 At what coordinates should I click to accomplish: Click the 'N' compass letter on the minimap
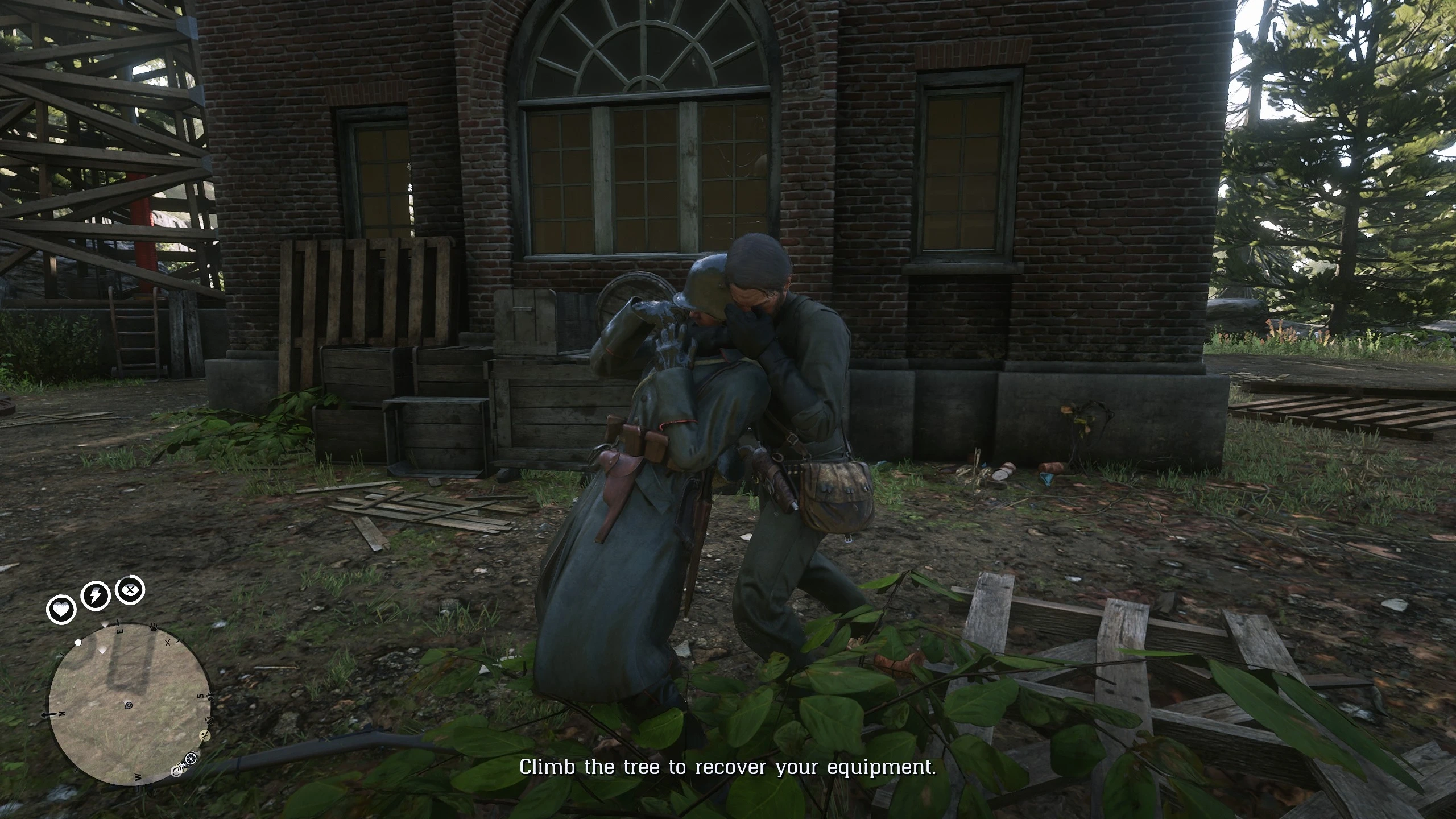(x=62, y=714)
